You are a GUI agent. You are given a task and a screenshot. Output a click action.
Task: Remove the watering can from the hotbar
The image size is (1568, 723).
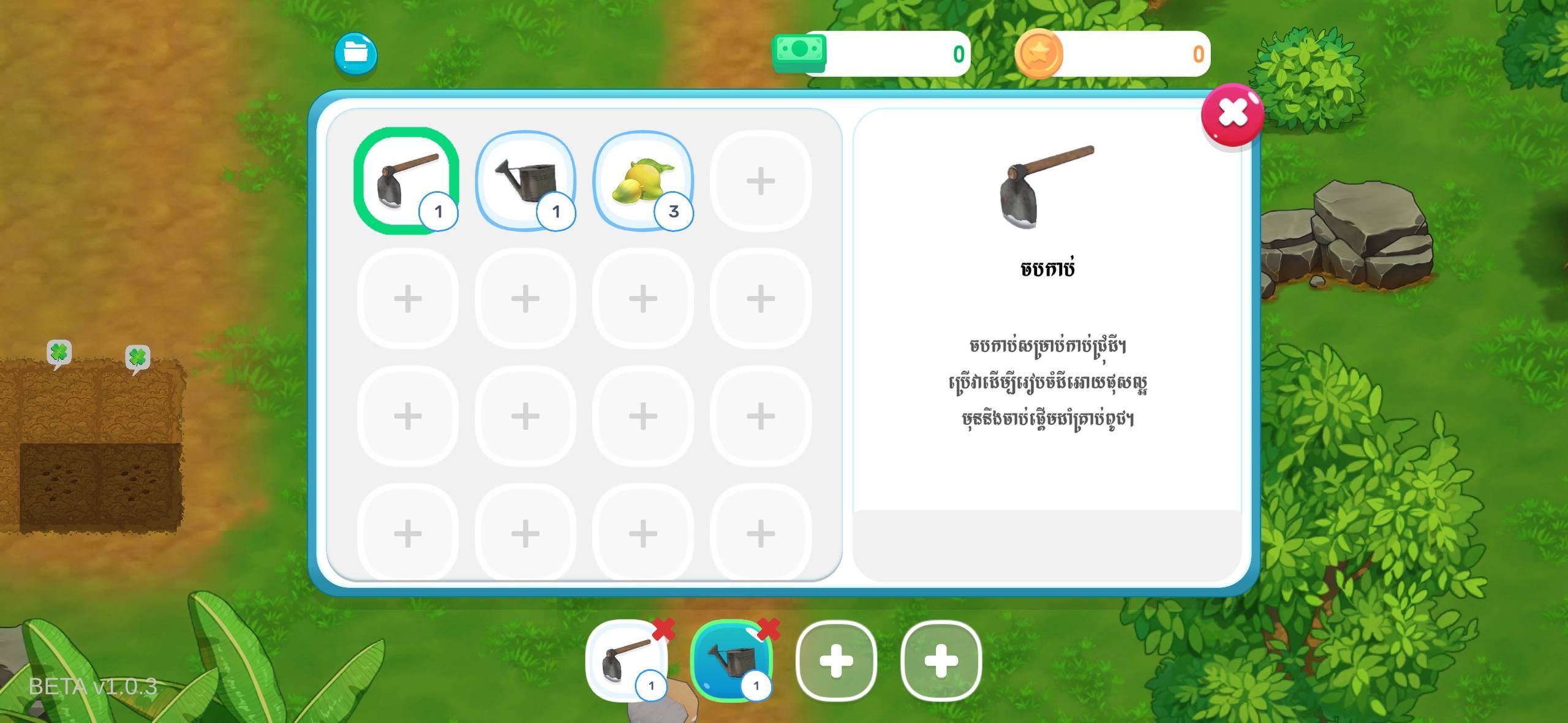[x=769, y=629]
